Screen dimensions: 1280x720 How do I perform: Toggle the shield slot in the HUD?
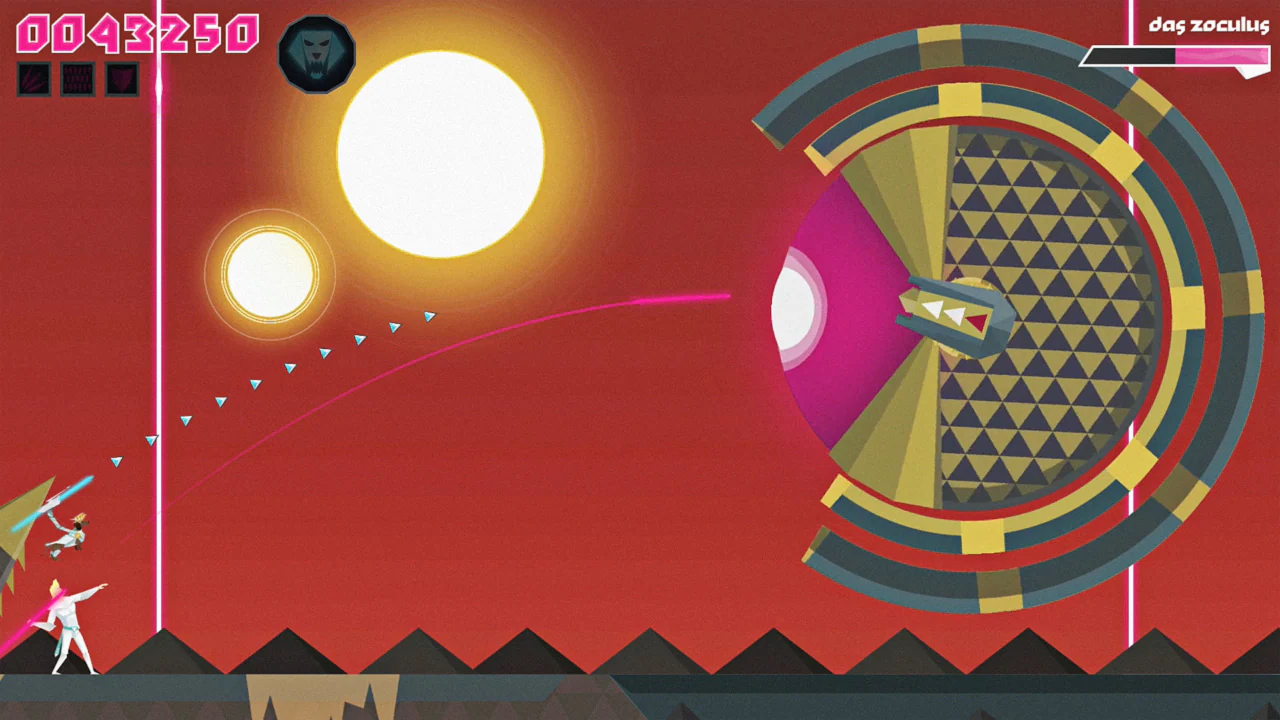pyautogui.click(x=121, y=79)
